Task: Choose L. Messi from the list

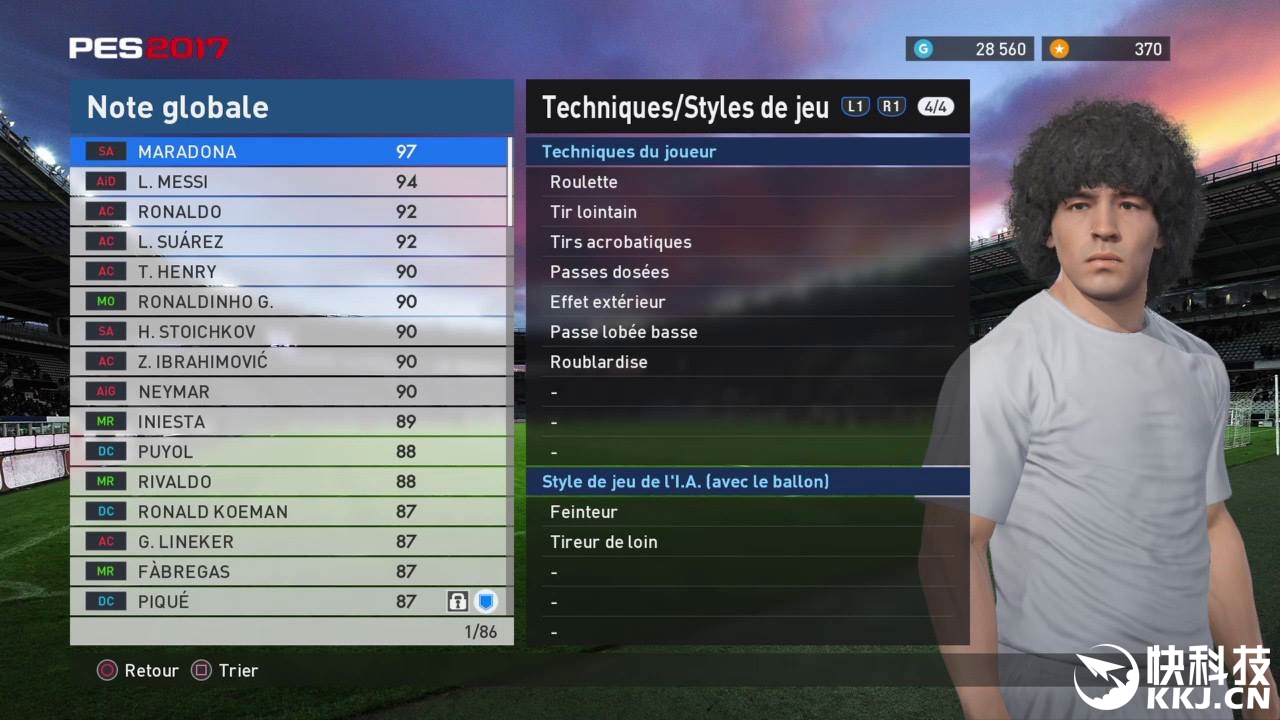Action: click(290, 182)
